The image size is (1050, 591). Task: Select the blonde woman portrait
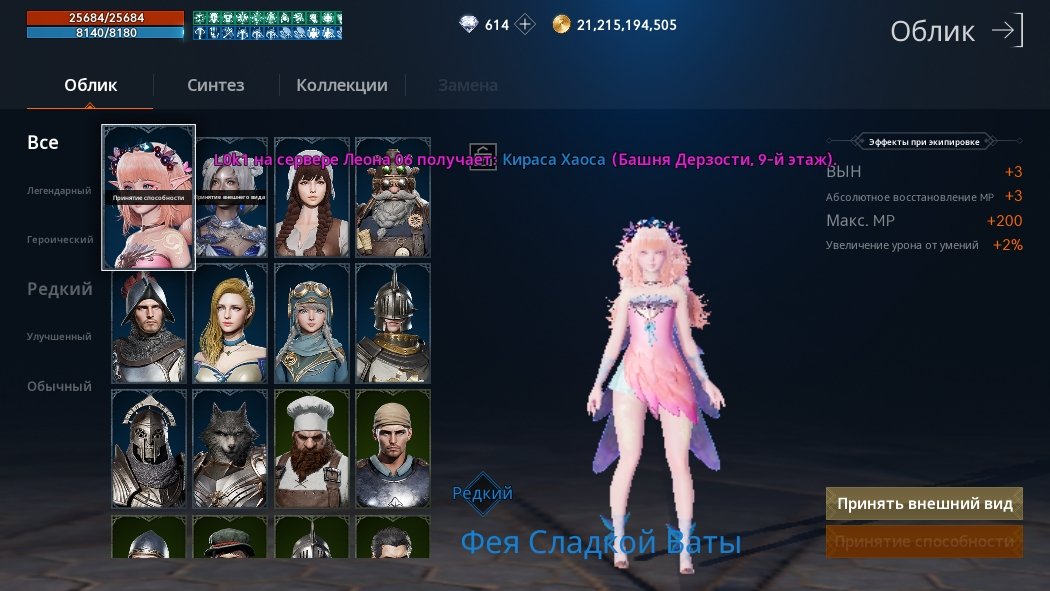[230, 323]
